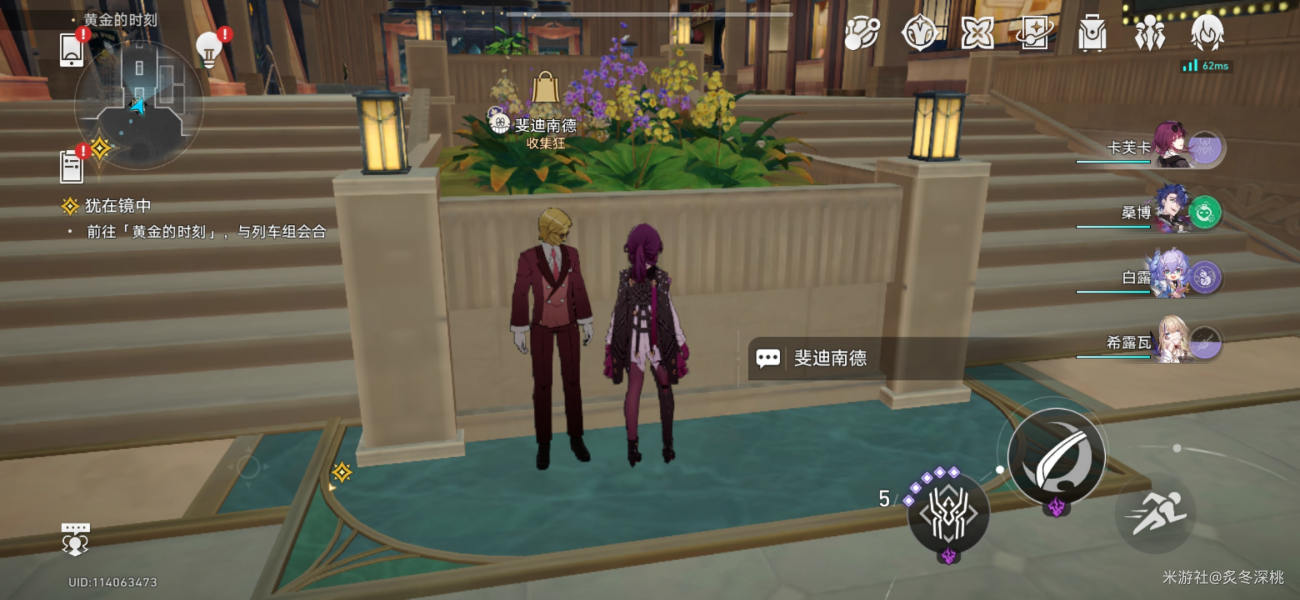The width and height of the screenshot is (1300, 600).
Task: Tap the lightbulb tips icon
Action: click(208, 49)
